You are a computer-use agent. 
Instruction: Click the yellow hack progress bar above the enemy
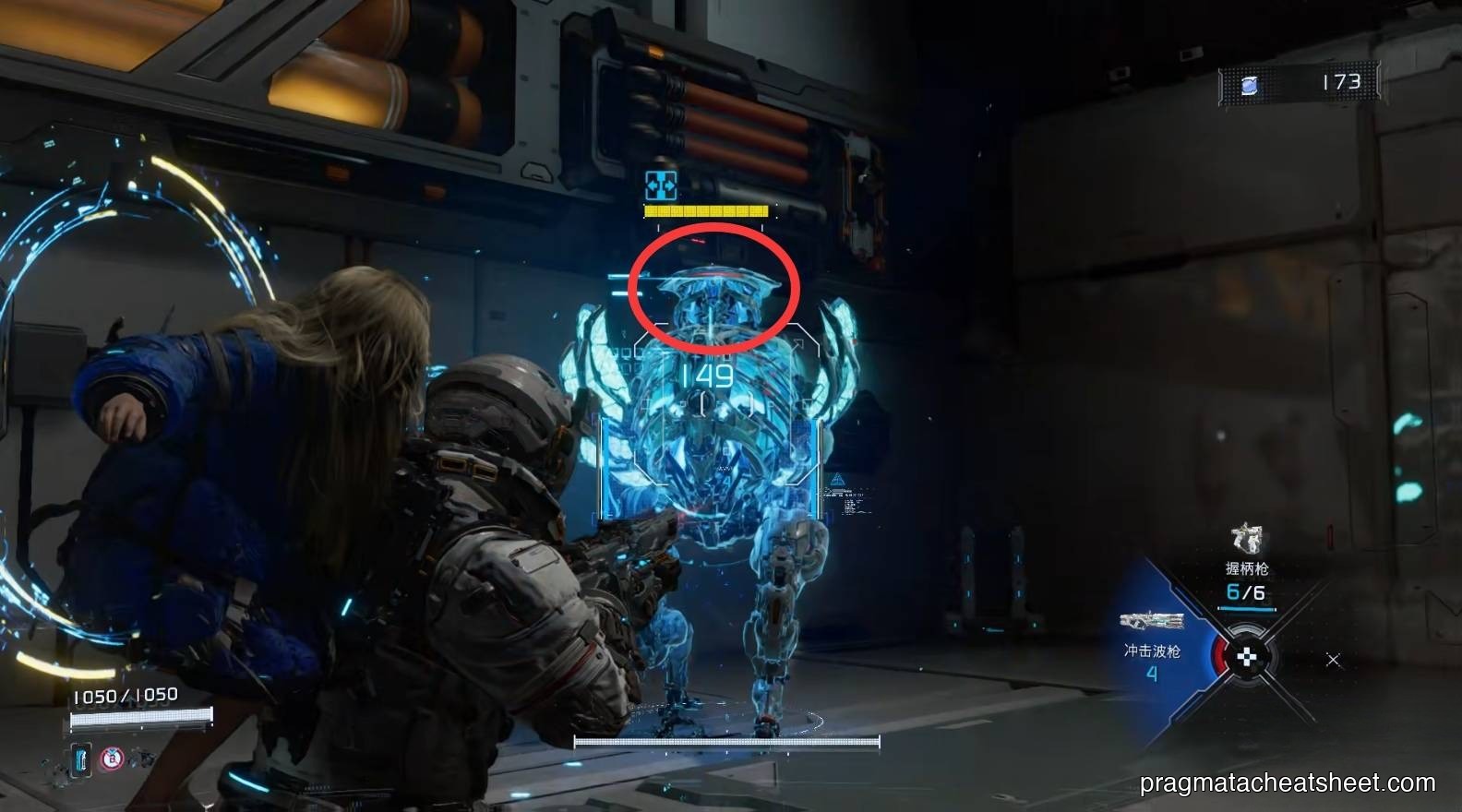point(706,210)
